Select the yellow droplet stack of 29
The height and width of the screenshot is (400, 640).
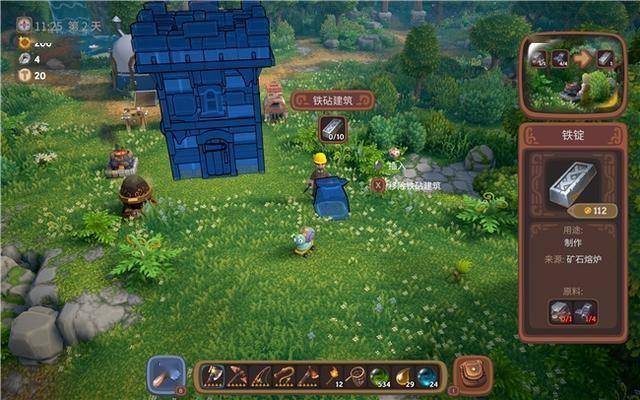coord(404,377)
